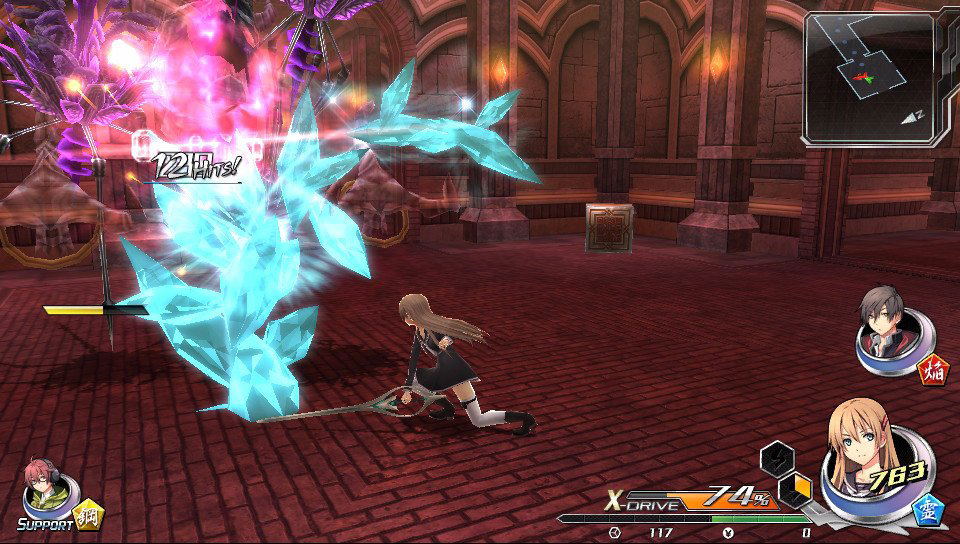Screen dimensions: 960x544
Task: Open the dungeon minimap
Action: (868, 78)
